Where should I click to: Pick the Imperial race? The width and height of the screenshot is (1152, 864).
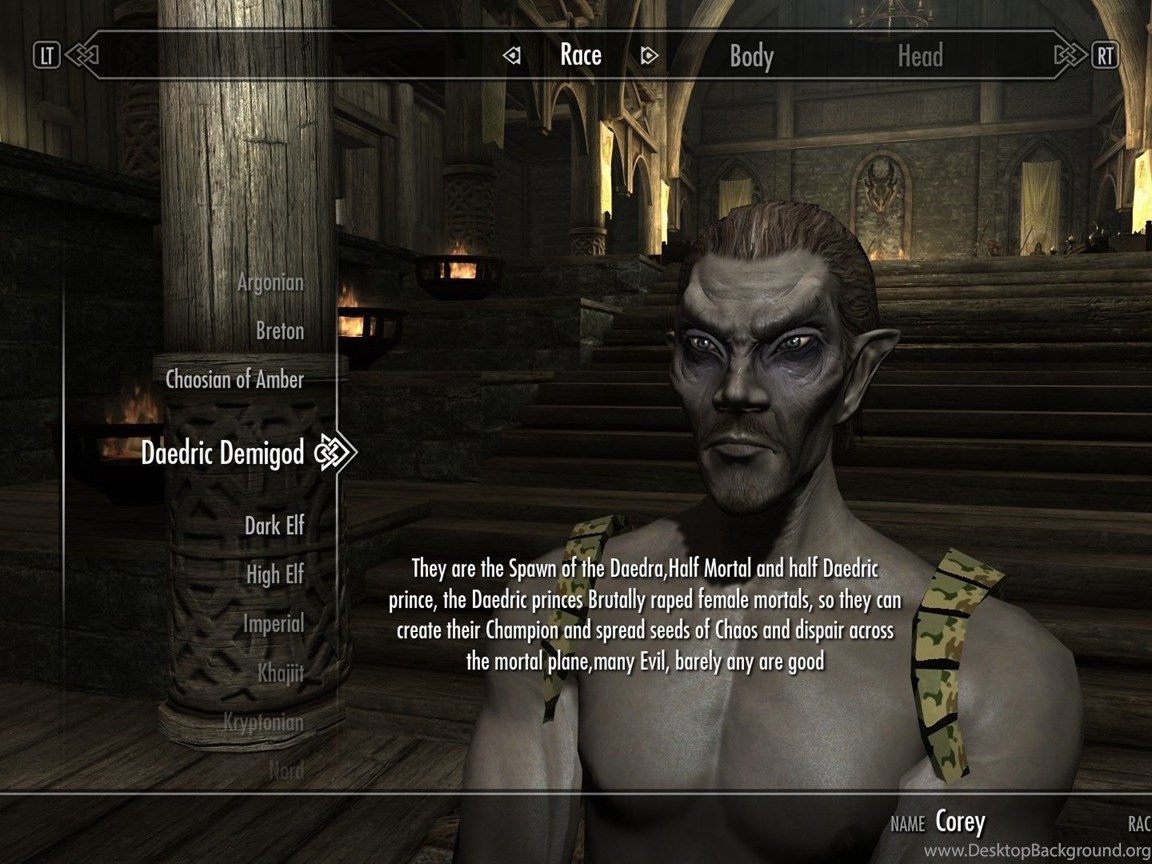tap(273, 624)
